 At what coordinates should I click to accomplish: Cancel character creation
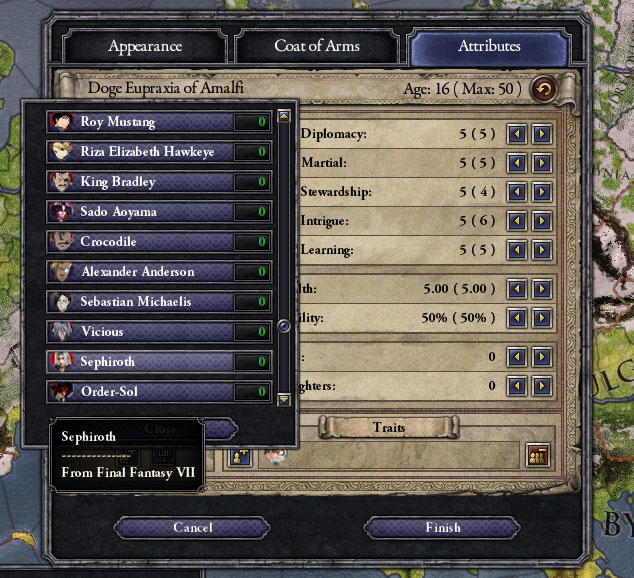coord(192,527)
